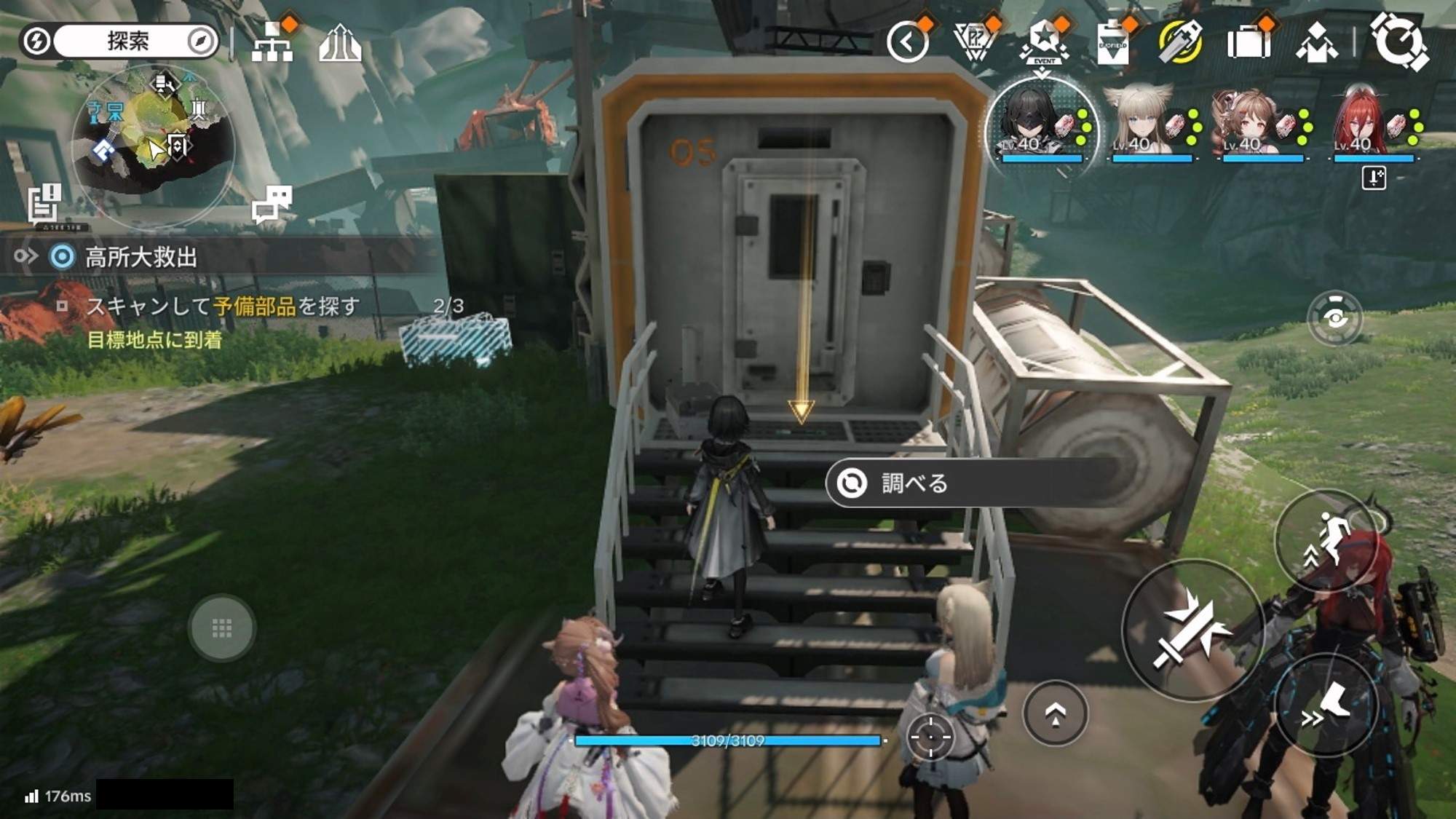Viewport: 1456px width, 819px height.
Task: Tap the crosshair lock-on target button
Action: (x=930, y=736)
